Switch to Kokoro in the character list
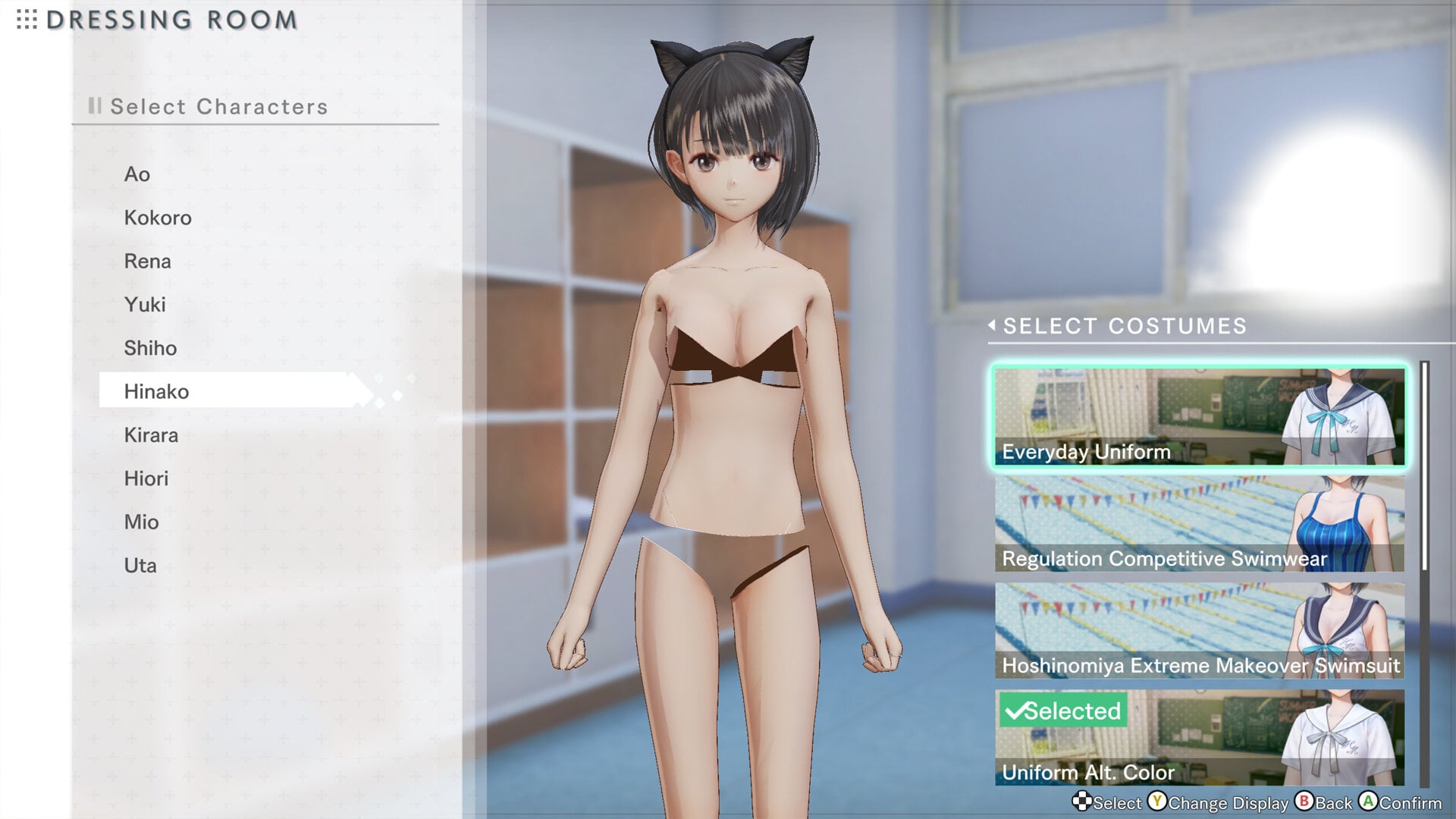1456x819 pixels. pyautogui.click(x=158, y=218)
